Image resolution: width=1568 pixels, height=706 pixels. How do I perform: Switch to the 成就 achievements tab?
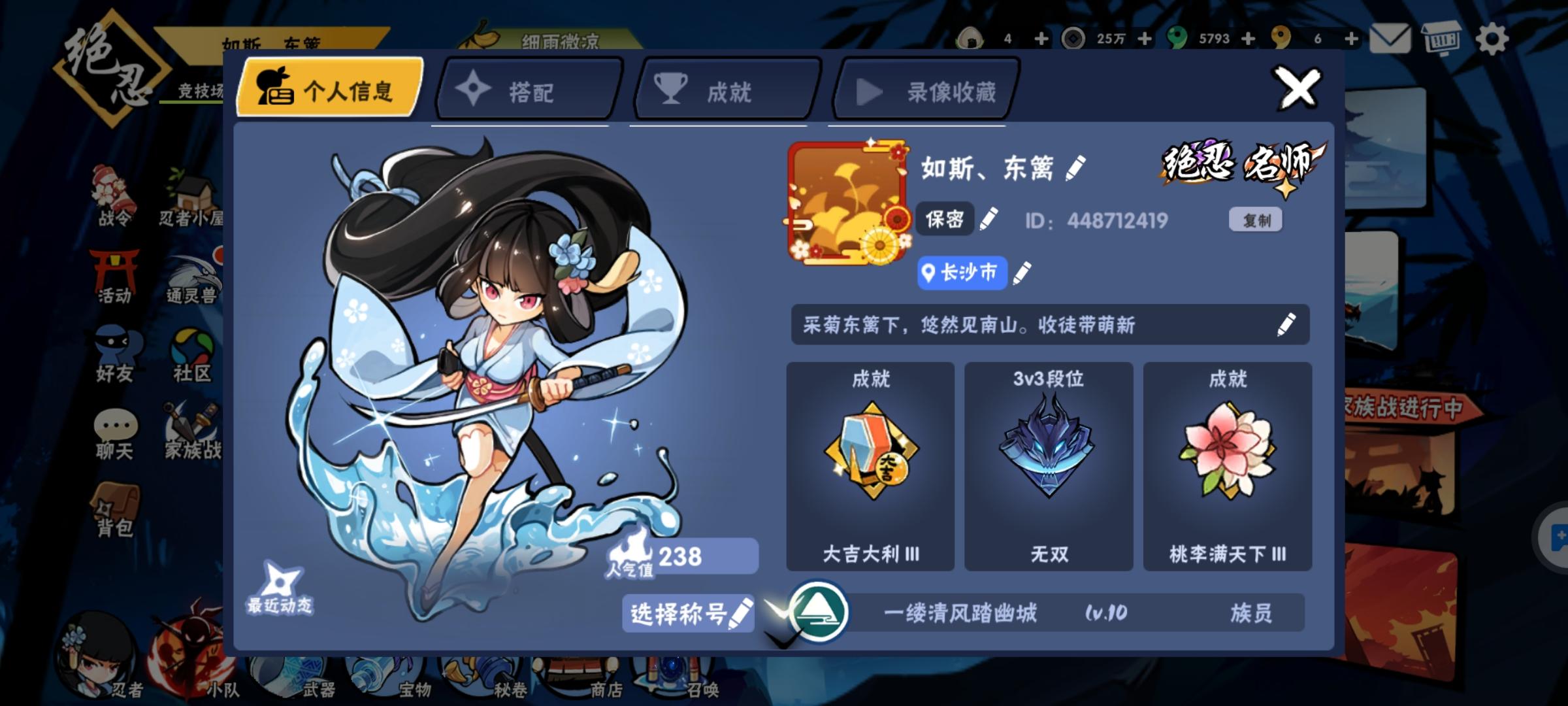coord(722,91)
